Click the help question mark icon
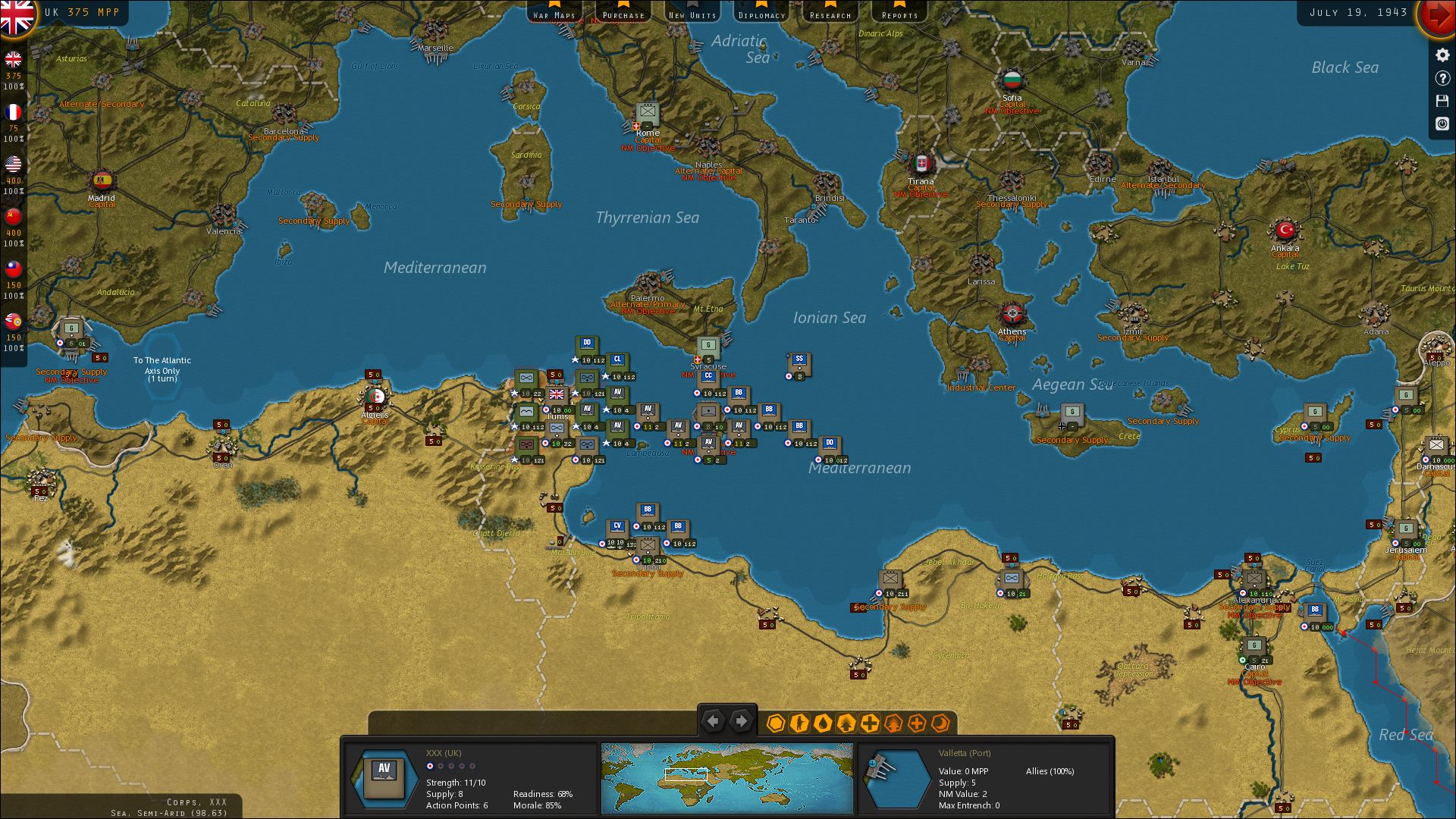 [1442, 78]
